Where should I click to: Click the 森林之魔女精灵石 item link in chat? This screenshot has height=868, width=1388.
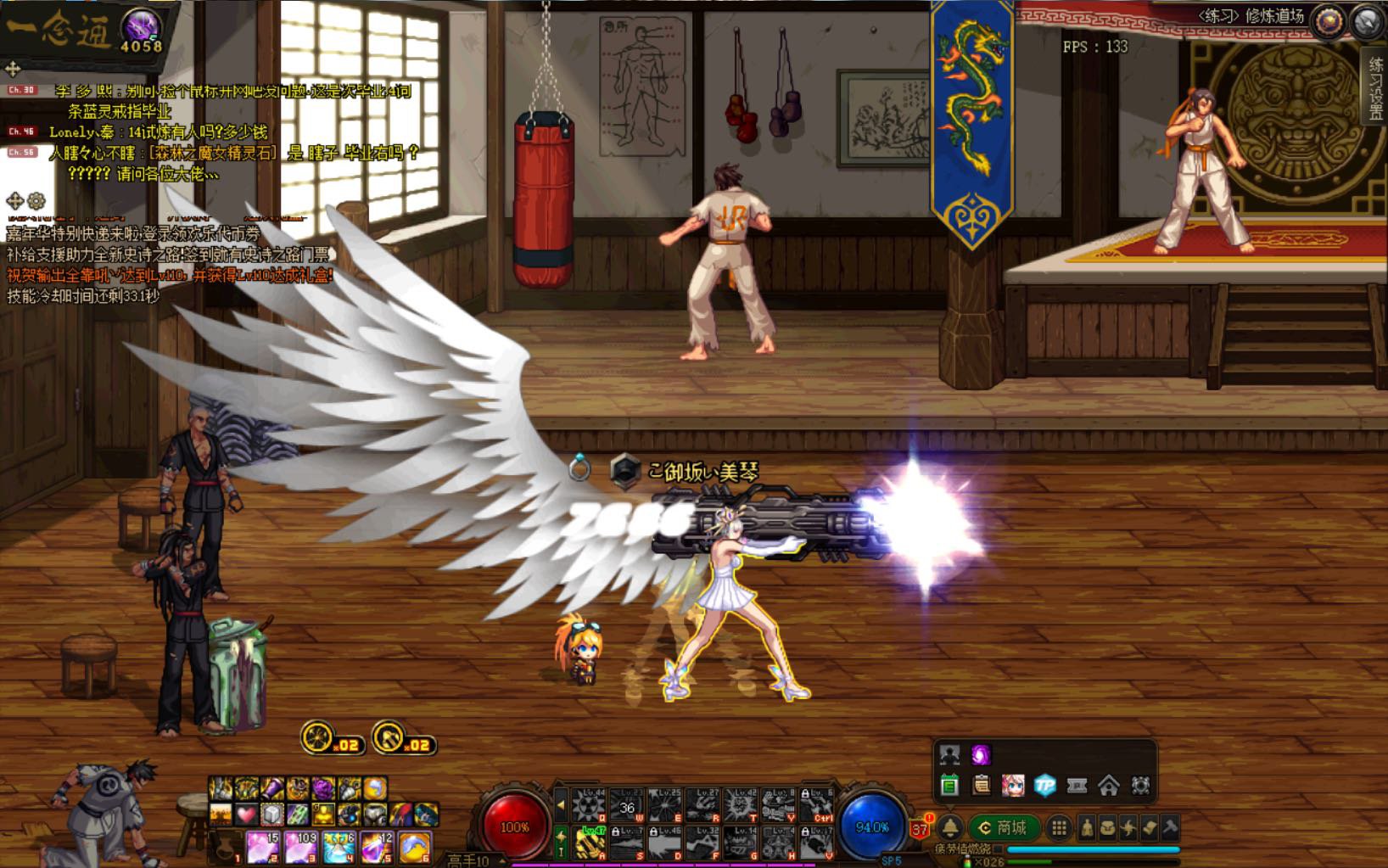coord(211,154)
